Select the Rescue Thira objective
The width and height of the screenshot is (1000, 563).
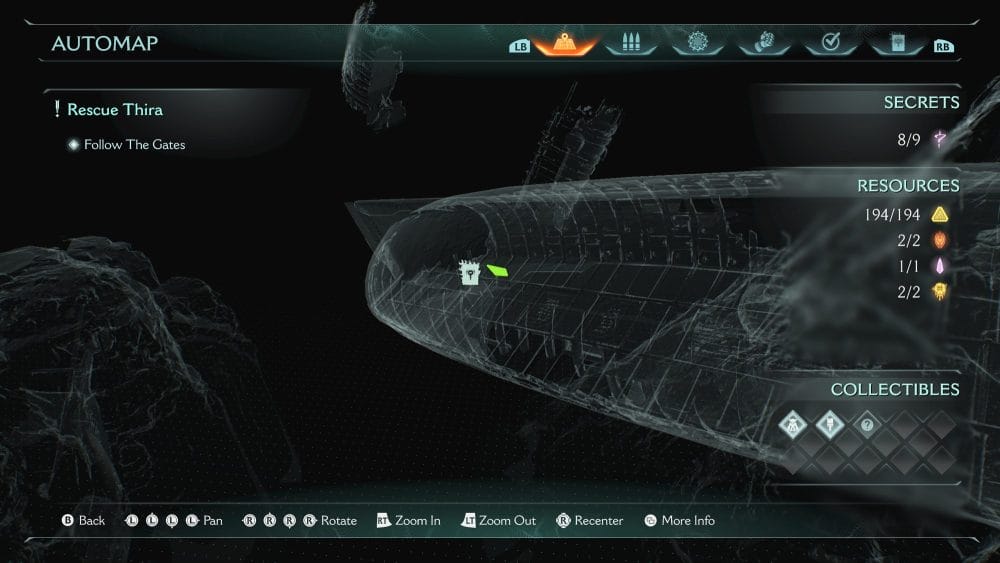coord(114,109)
